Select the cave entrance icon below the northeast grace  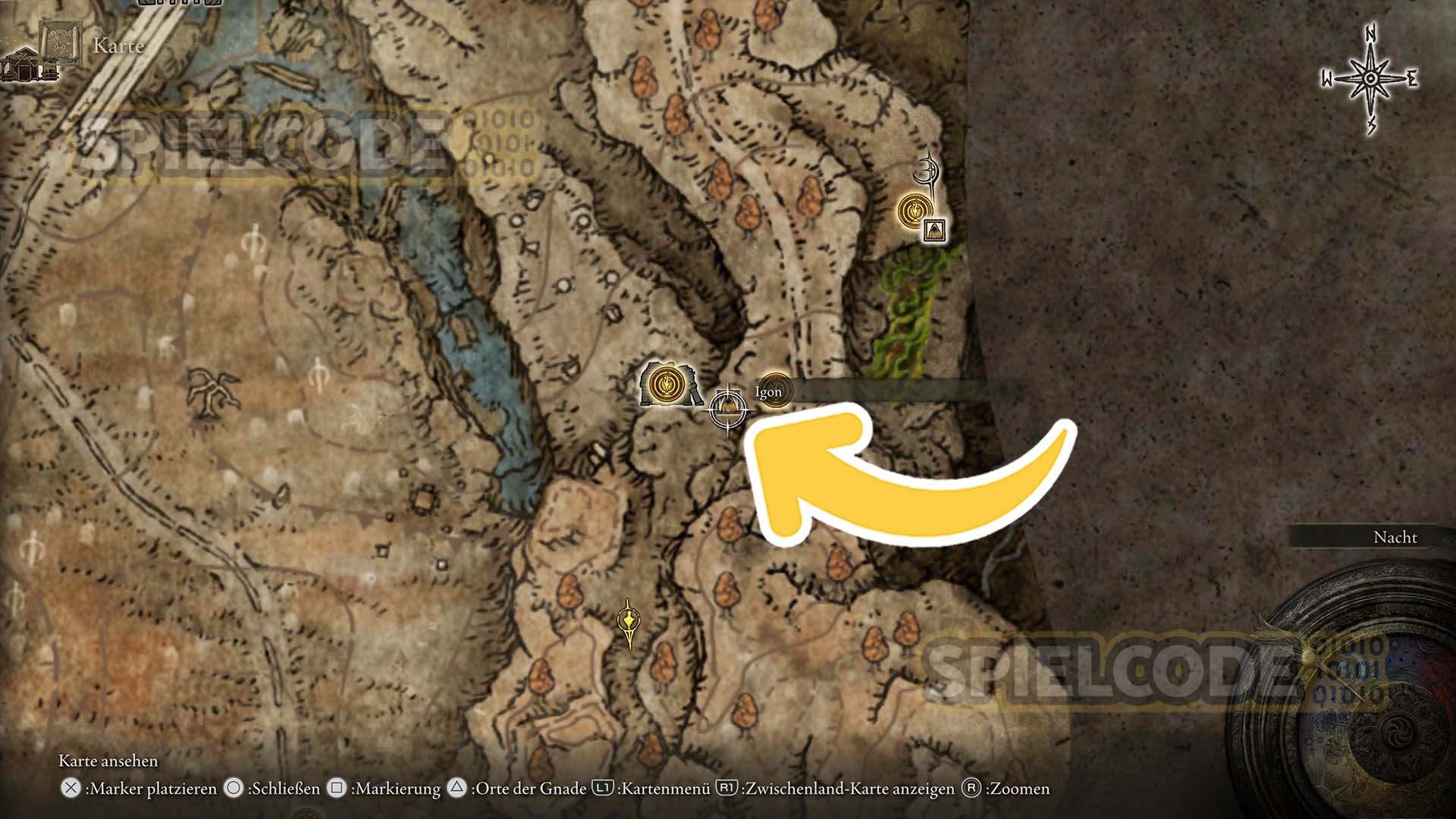[935, 231]
